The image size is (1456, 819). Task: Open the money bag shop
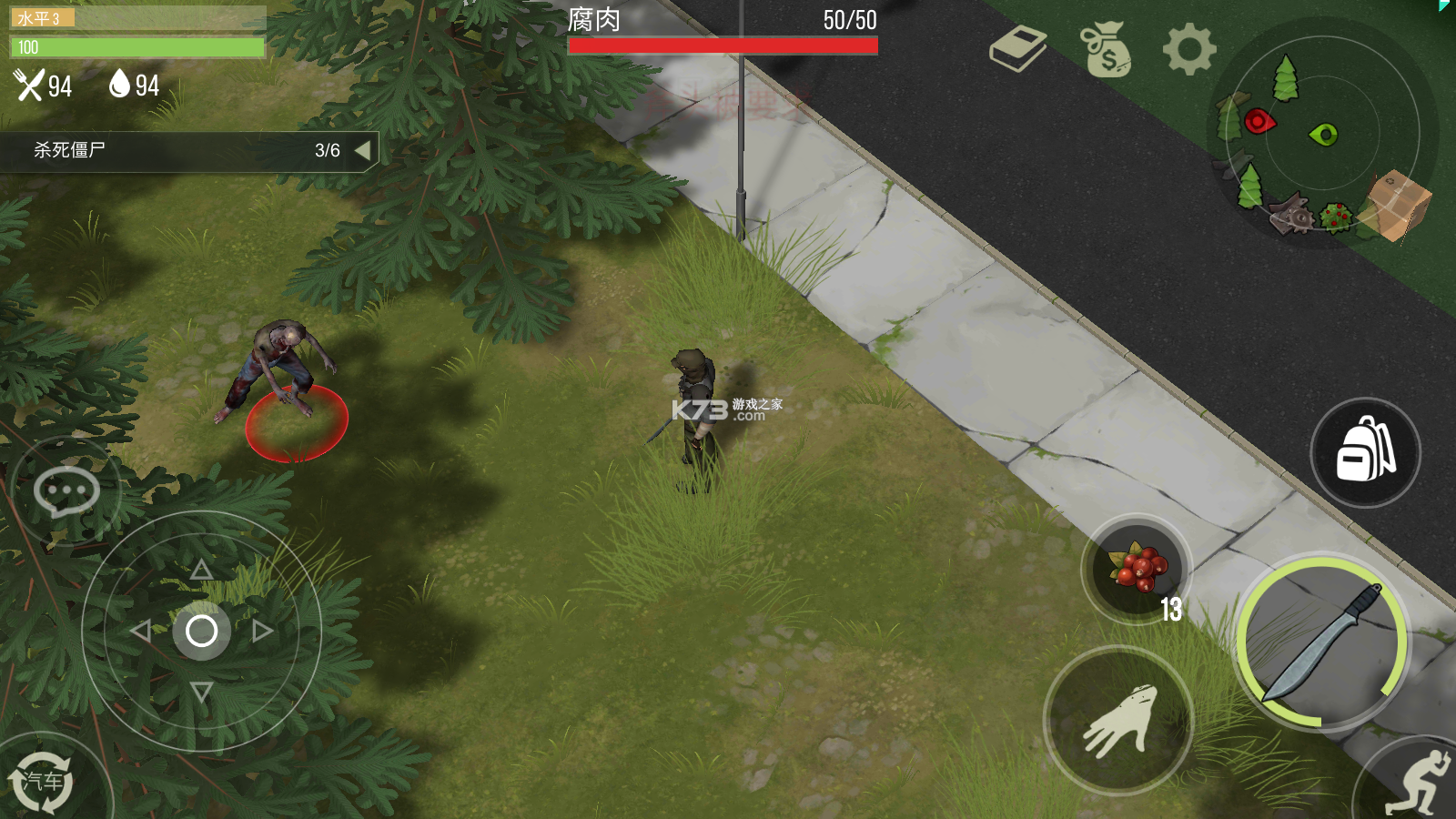pos(1106,49)
